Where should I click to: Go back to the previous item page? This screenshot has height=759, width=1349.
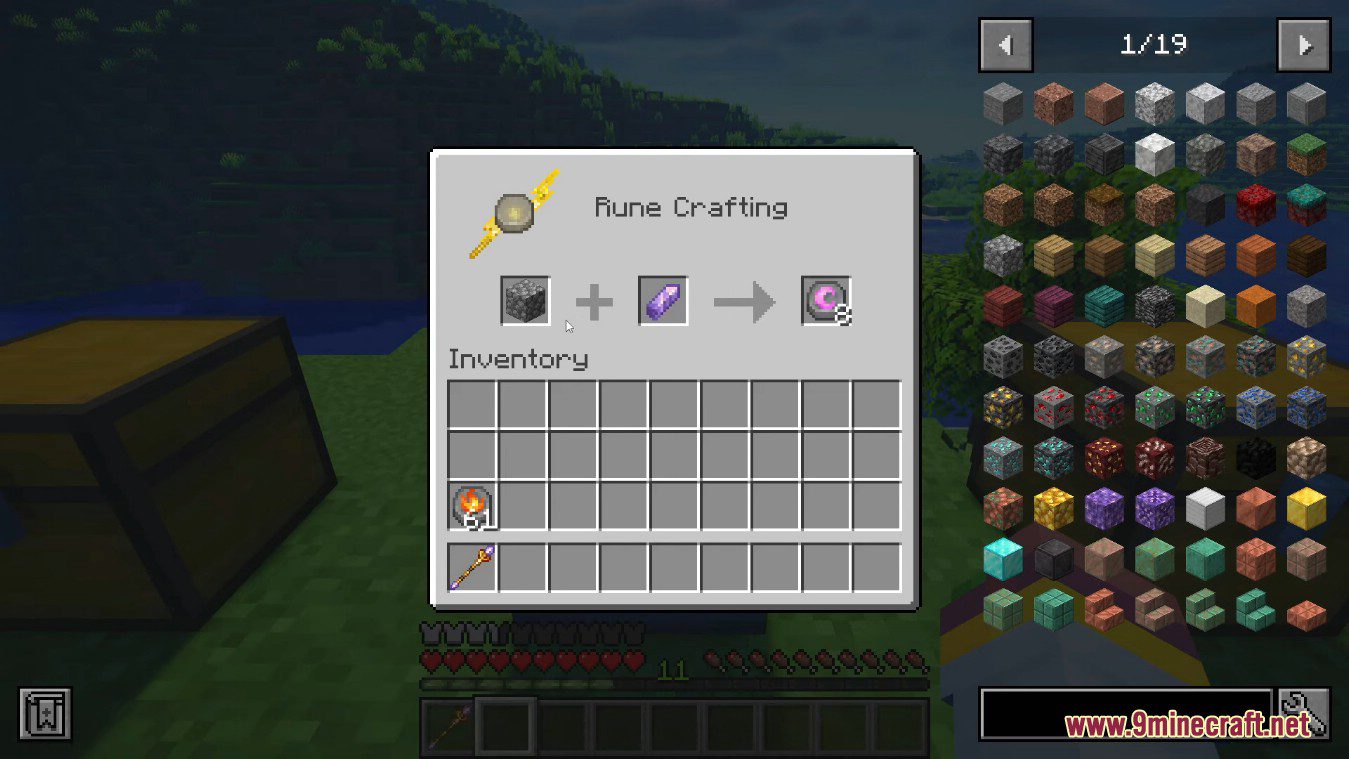[1005, 44]
